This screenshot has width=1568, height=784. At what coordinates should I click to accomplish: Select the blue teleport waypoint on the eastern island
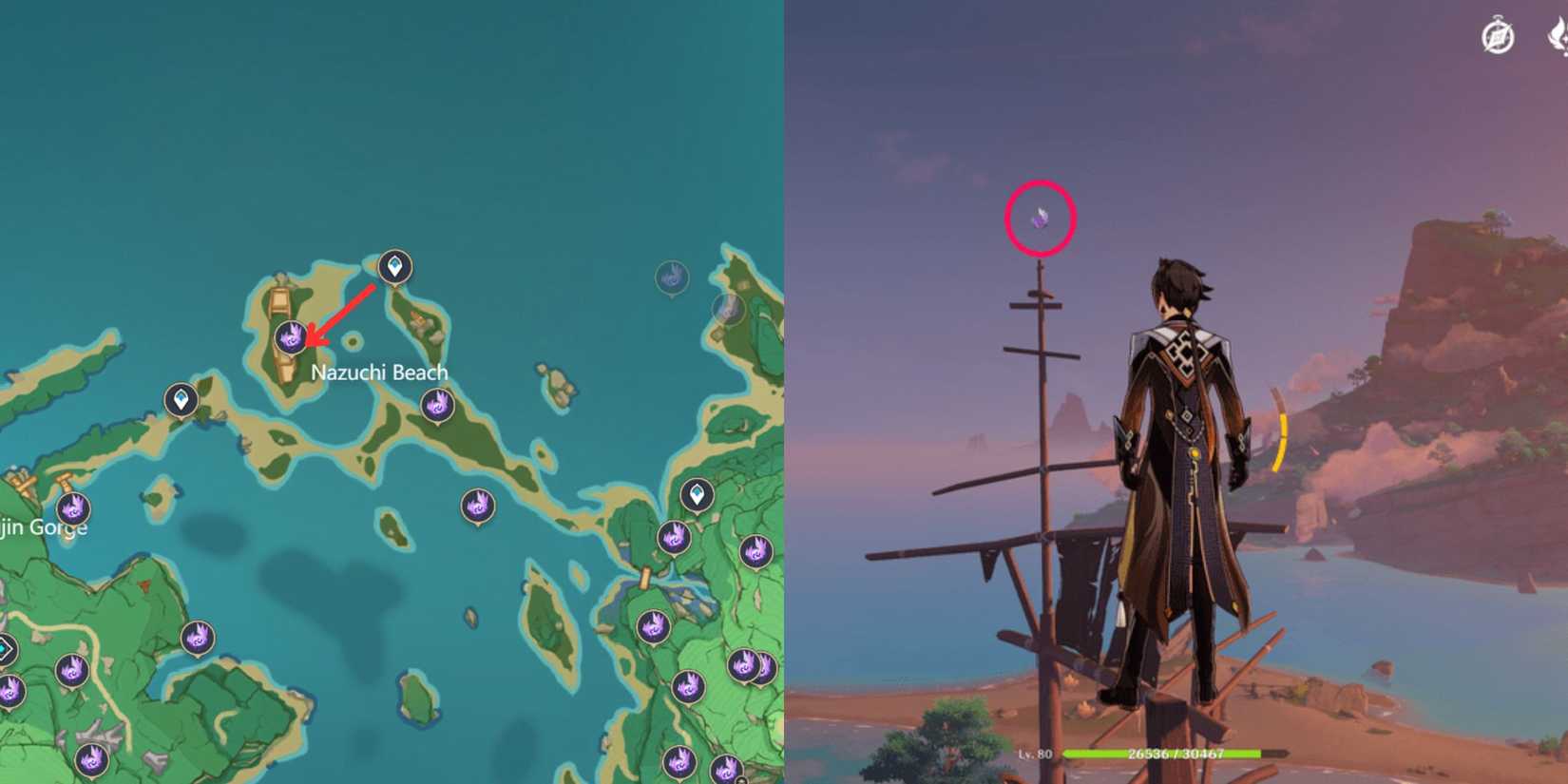point(697,494)
